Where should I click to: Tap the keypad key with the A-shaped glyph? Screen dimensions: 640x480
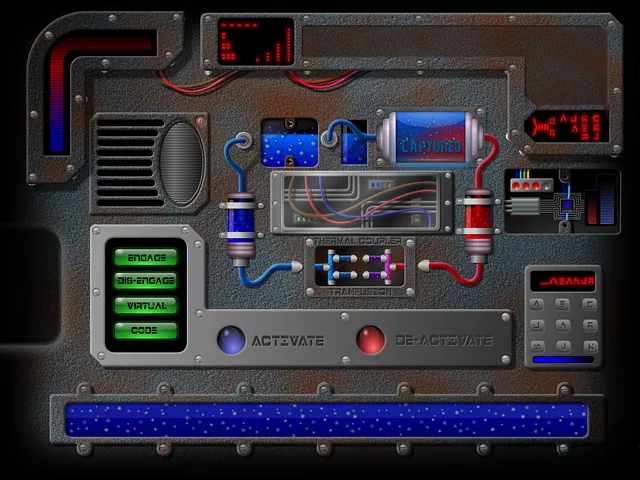[537, 304]
